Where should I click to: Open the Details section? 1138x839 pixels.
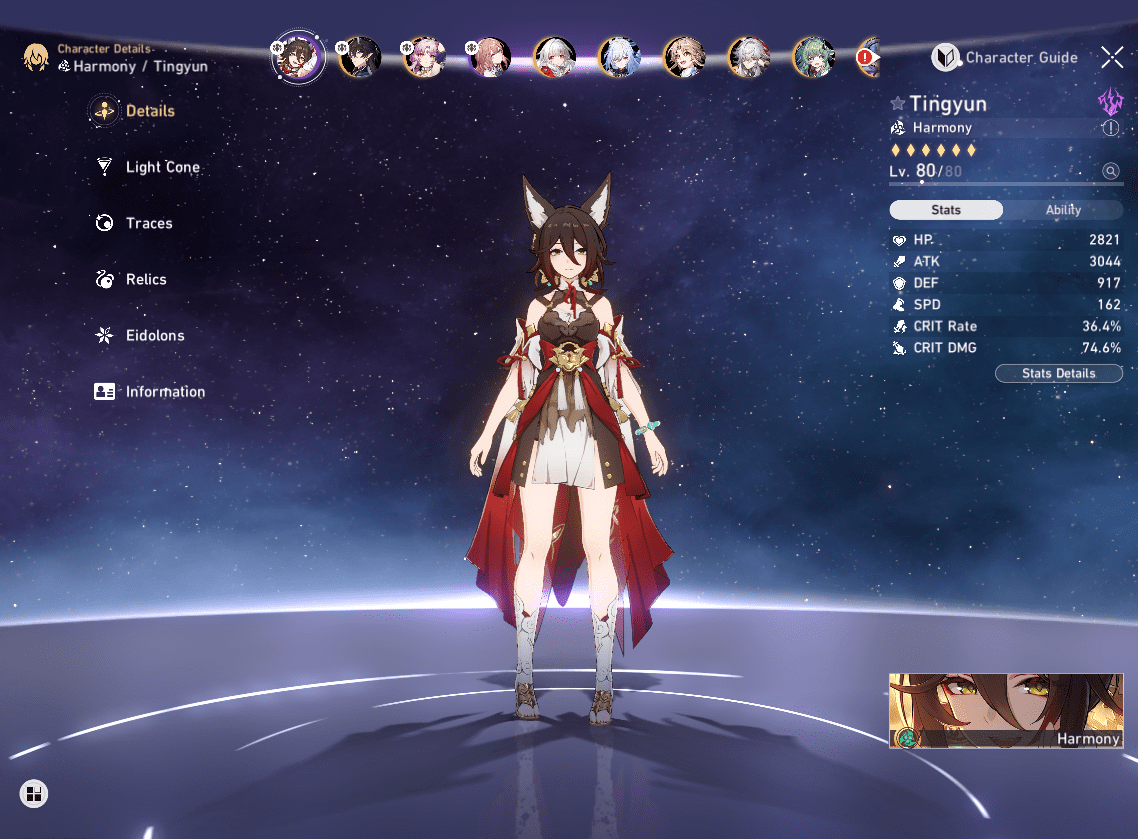149,111
